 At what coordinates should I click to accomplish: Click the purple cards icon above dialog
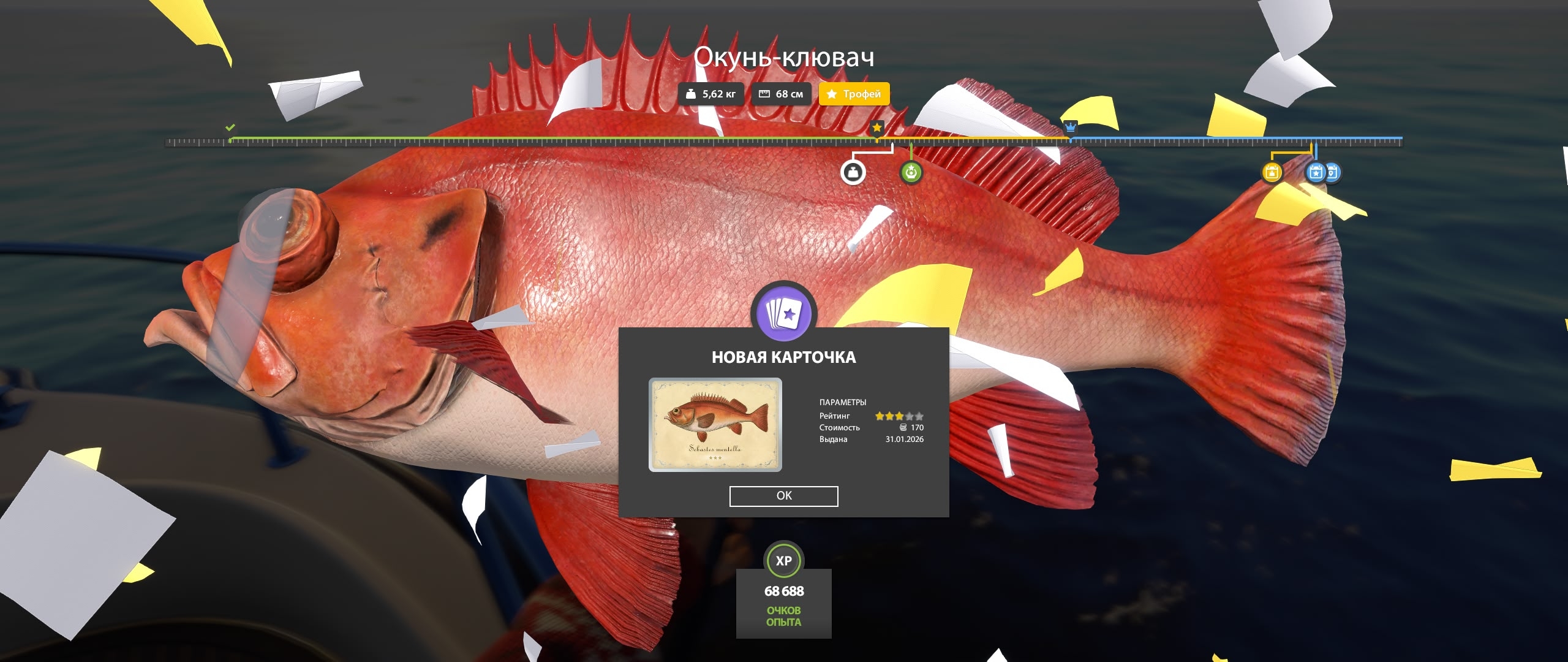point(783,313)
